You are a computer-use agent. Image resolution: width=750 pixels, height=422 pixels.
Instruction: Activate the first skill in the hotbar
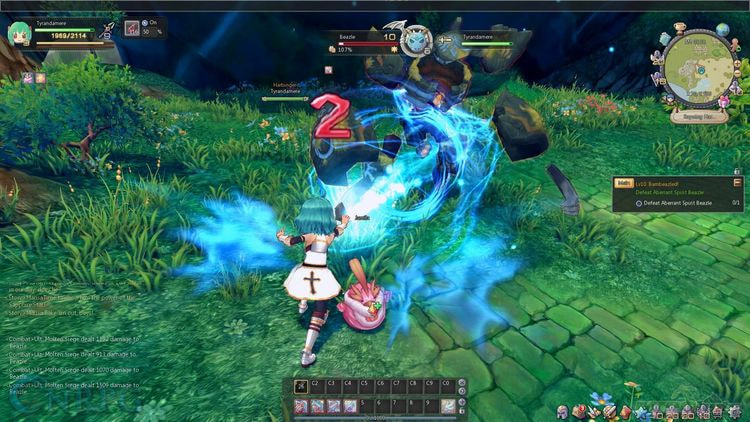(301, 405)
